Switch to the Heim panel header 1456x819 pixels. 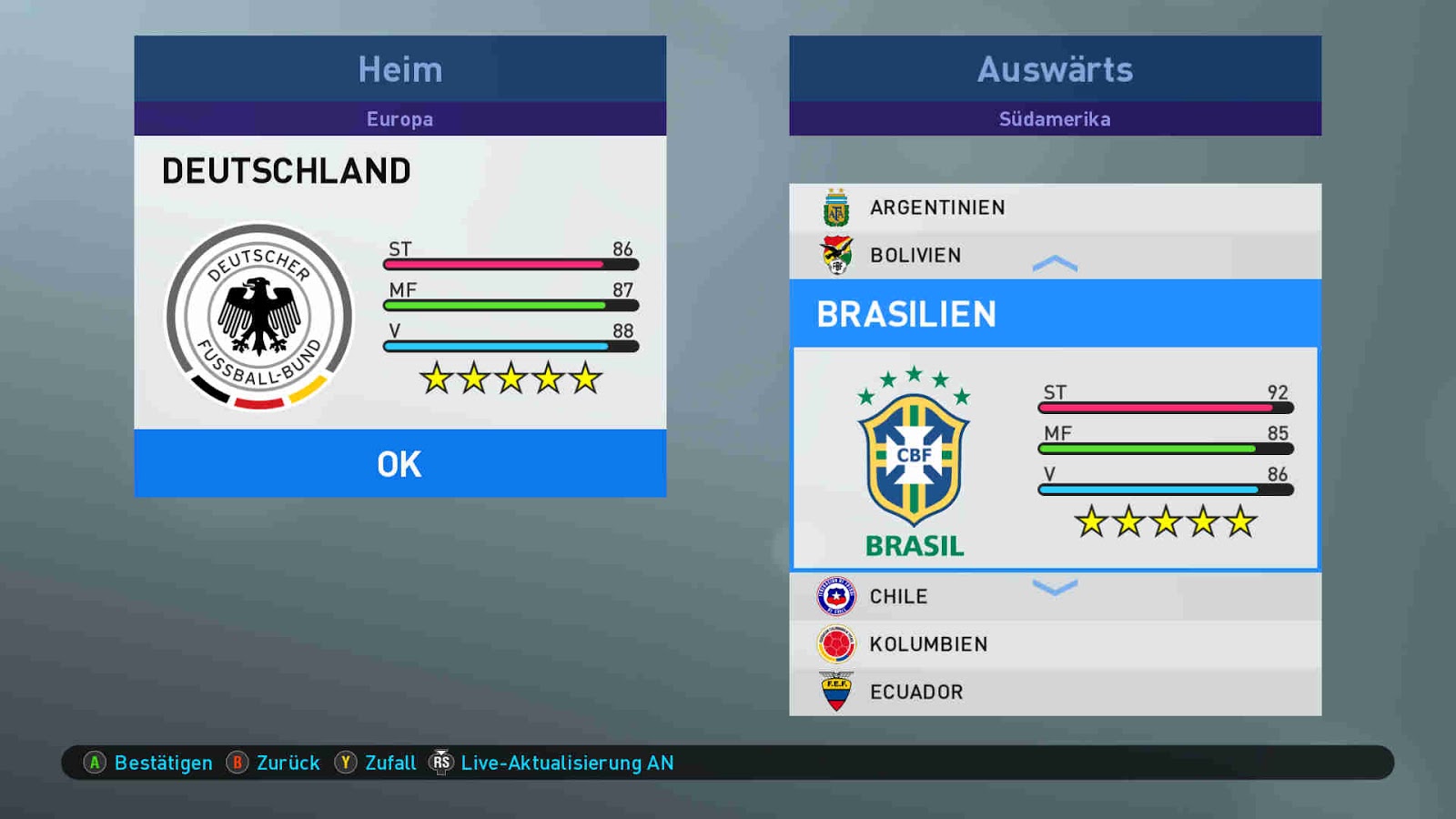click(399, 69)
